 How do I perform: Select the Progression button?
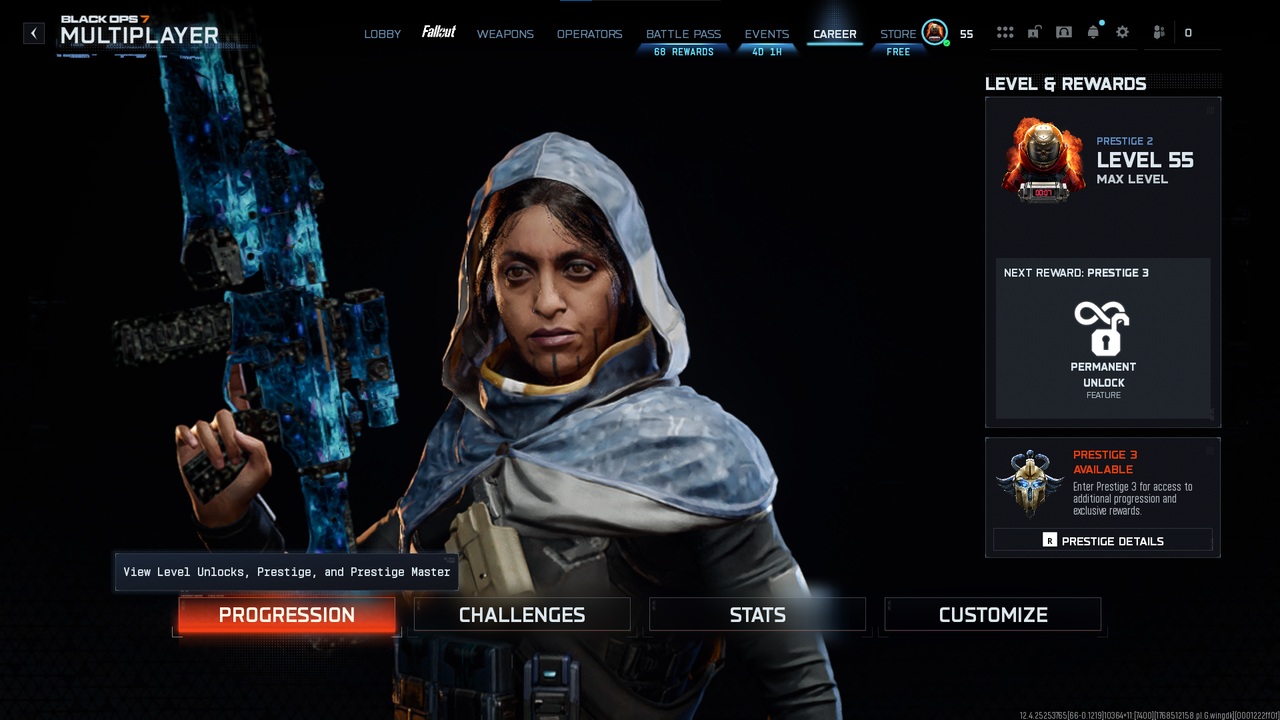pyautogui.click(x=287, y=615)
